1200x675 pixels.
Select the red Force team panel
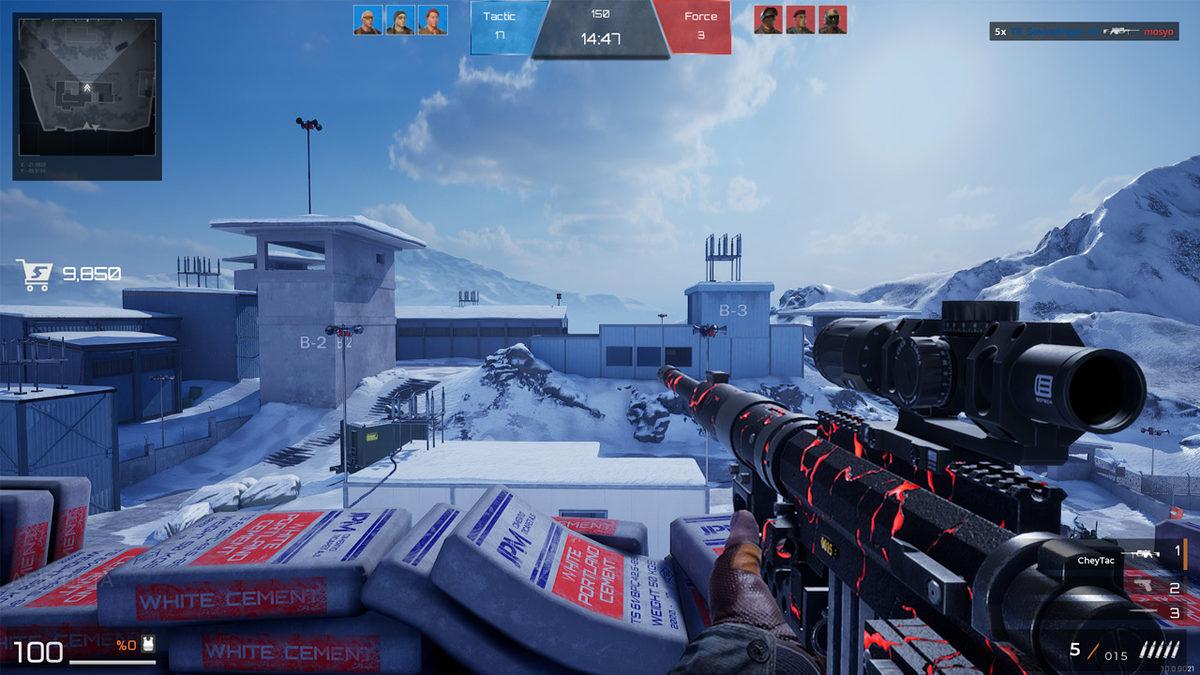694,27
